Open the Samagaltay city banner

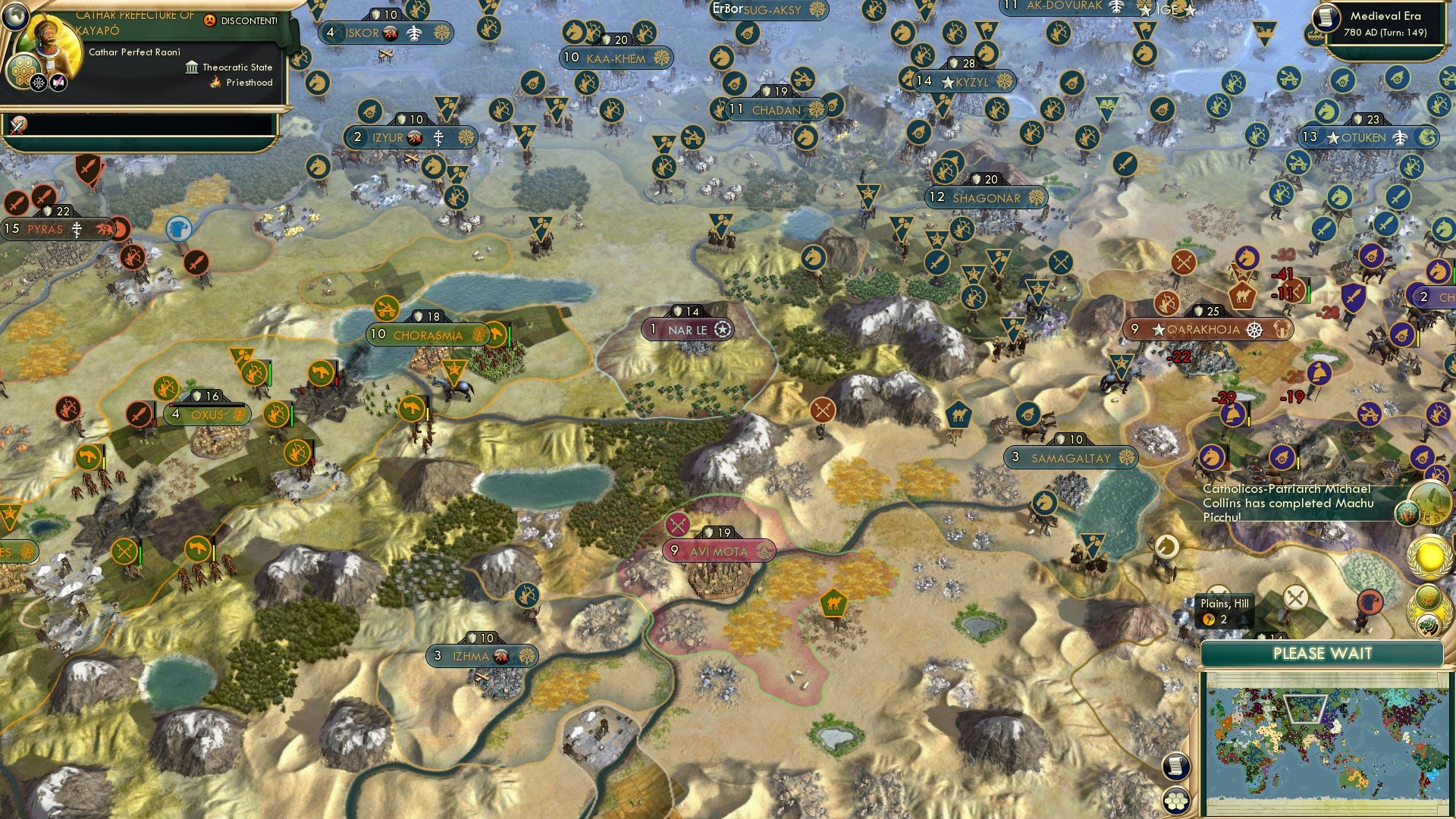[1072, 457]
